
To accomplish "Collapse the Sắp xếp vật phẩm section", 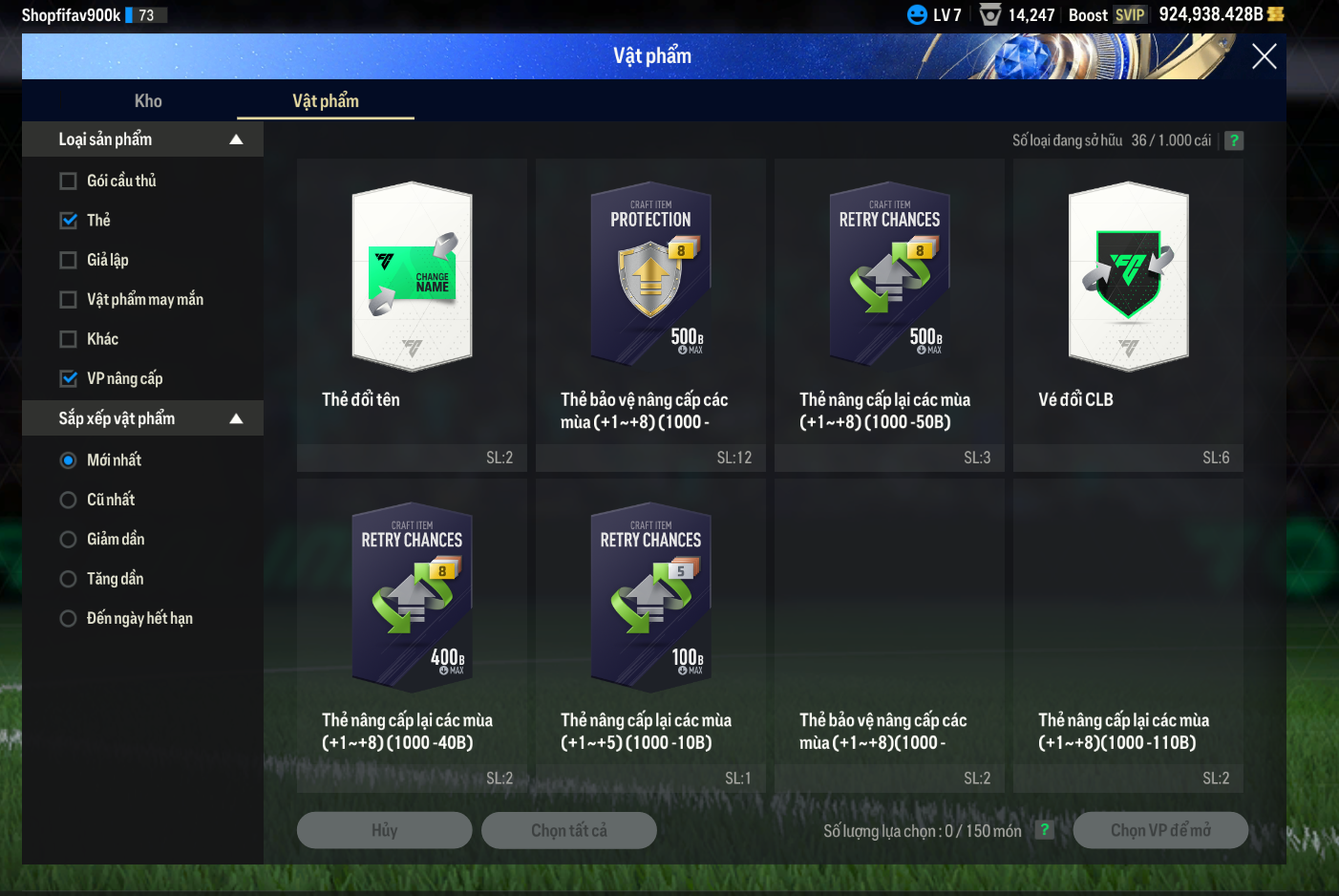I will (x=236, y=418).
